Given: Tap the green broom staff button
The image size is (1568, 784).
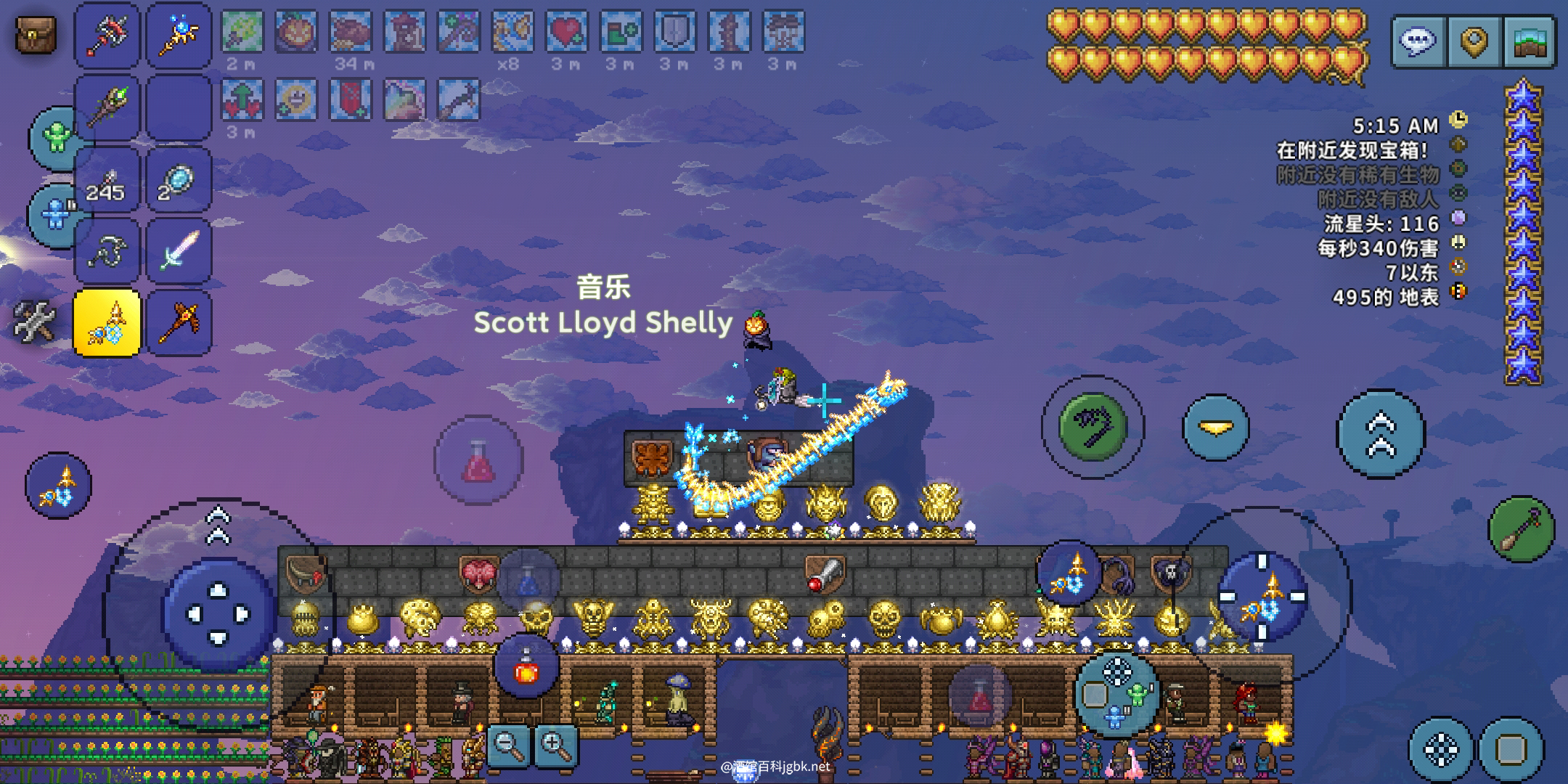Looking at the screenshot, I should 1521,529.
